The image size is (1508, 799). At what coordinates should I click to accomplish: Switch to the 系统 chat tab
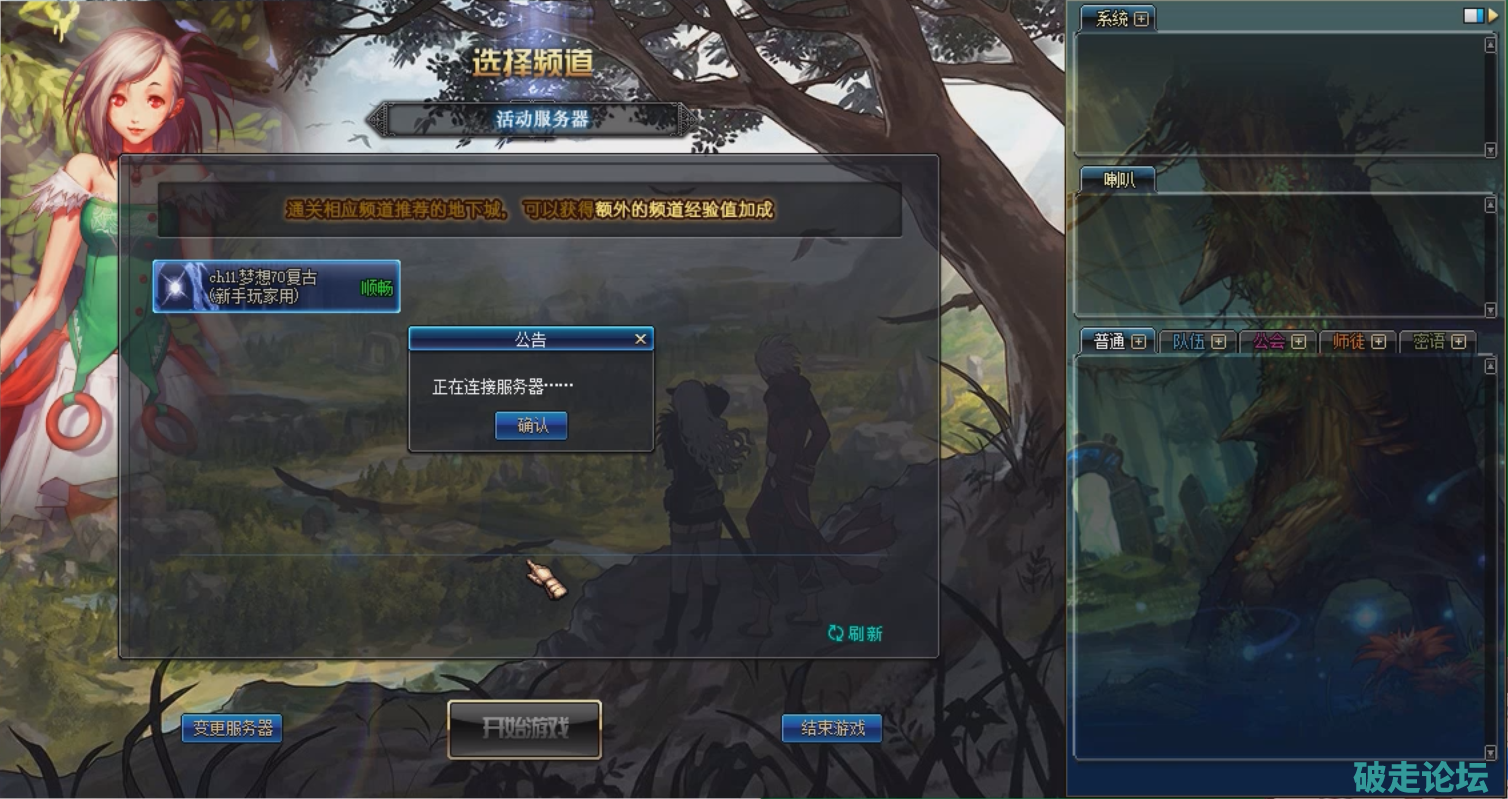pos(1111,19)
